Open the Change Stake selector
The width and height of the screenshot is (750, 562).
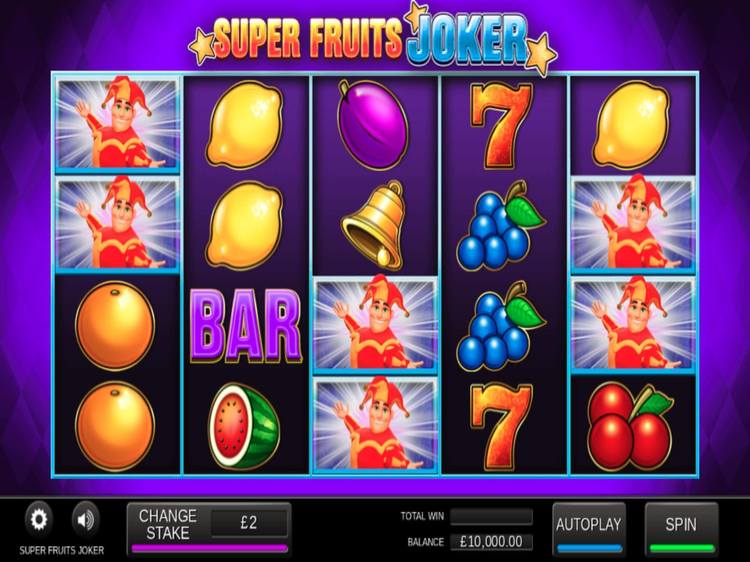168,525
